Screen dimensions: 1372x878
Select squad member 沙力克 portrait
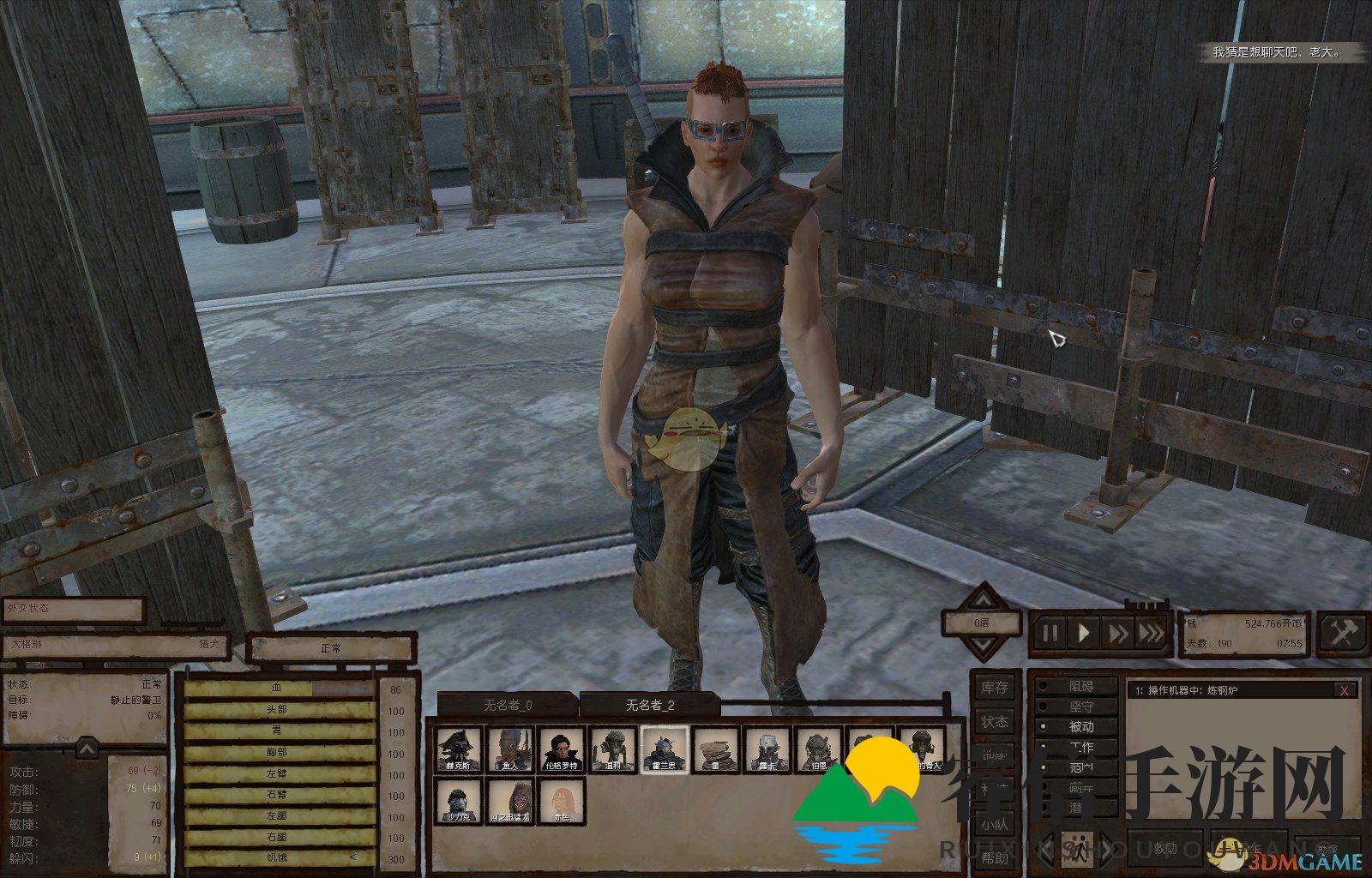459,801
